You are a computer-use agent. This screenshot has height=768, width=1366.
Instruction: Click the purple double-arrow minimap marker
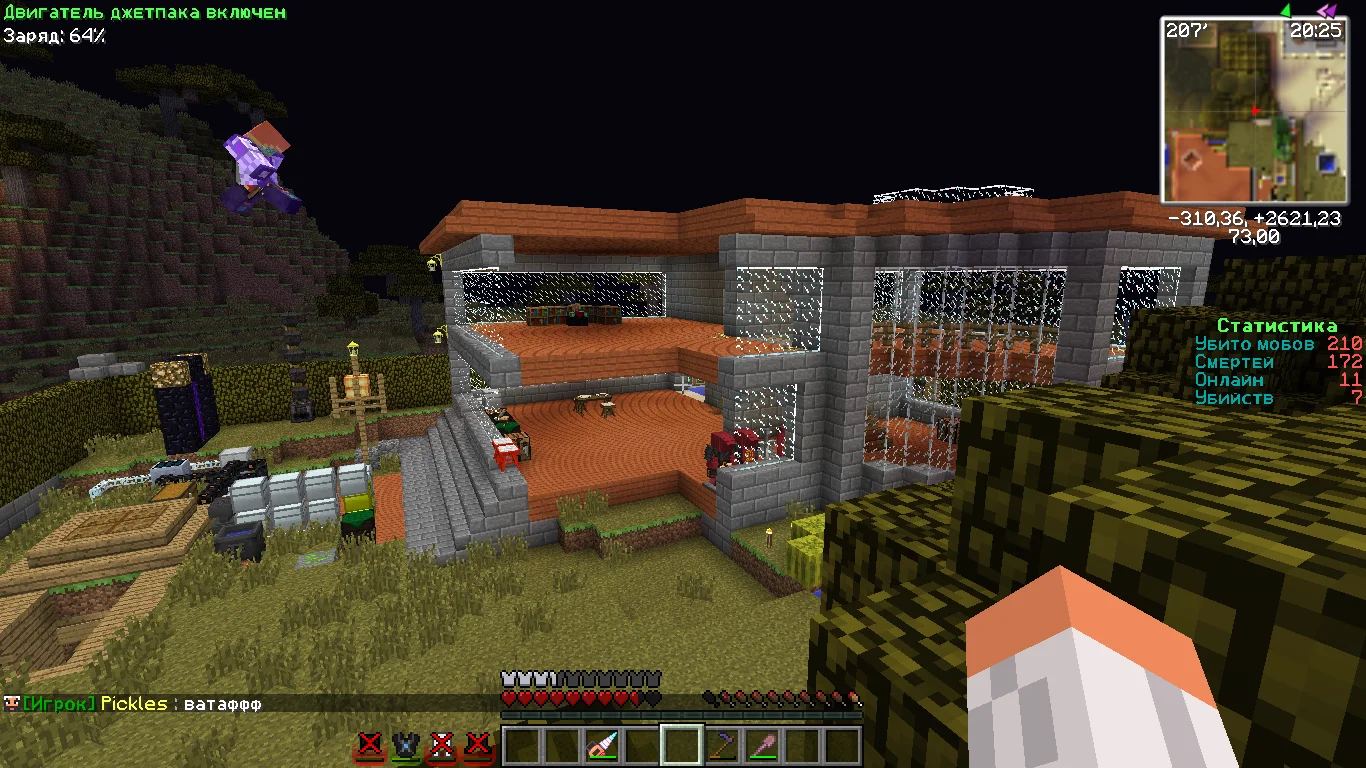pos(1326,10)
